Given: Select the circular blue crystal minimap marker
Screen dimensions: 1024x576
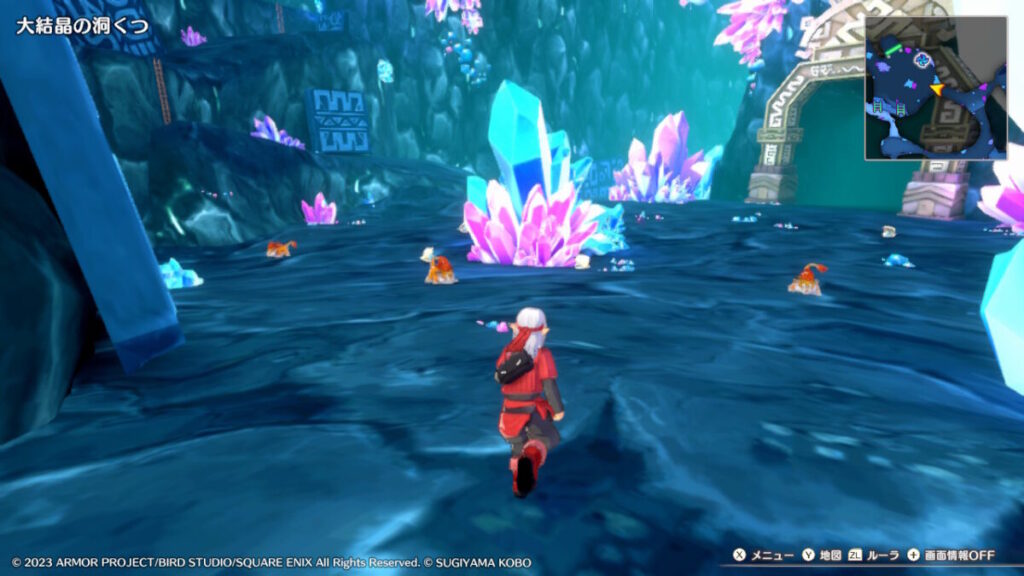Looking at the screenshot, I should pyautogui.click(x=922, y=60).
